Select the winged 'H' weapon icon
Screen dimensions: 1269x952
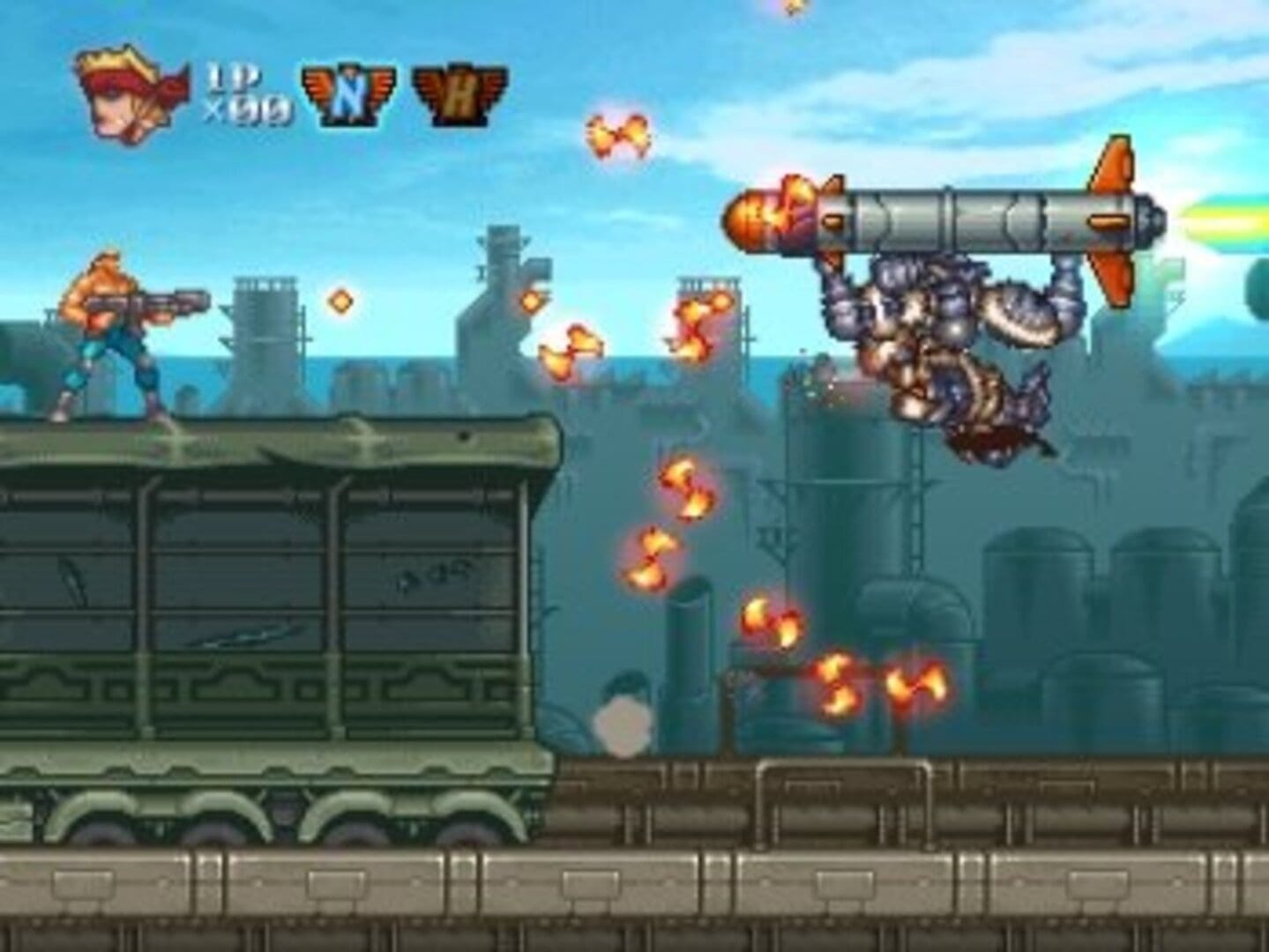pos(459,97)
